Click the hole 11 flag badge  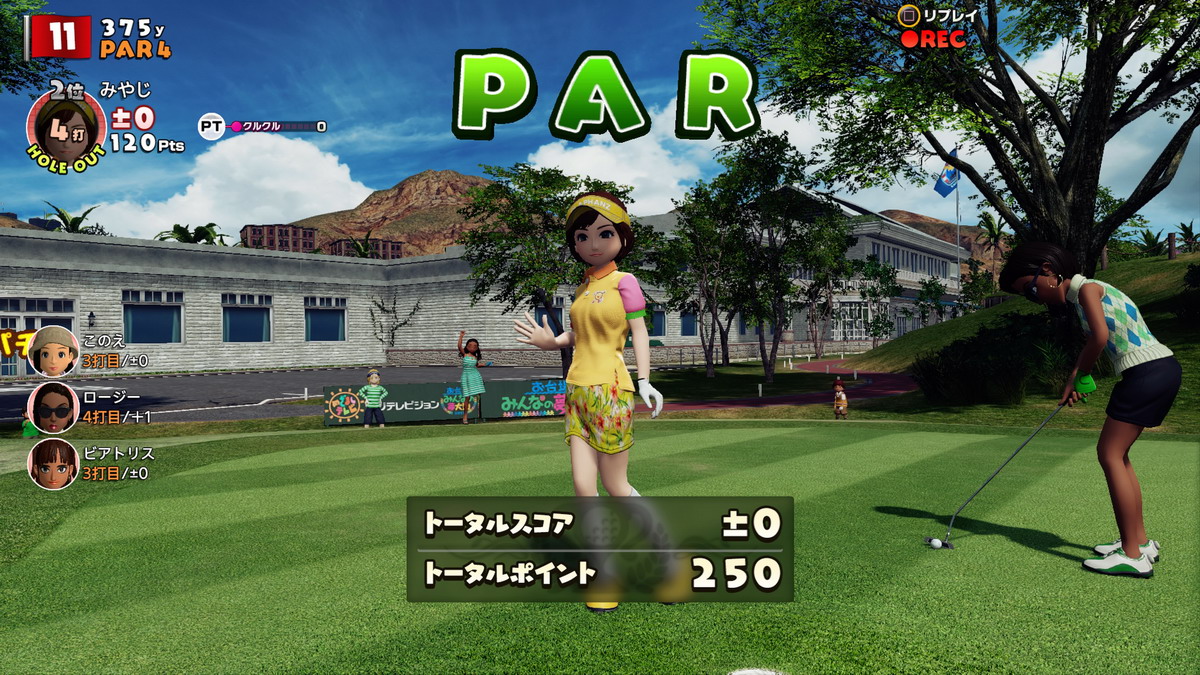pos(61,38)
